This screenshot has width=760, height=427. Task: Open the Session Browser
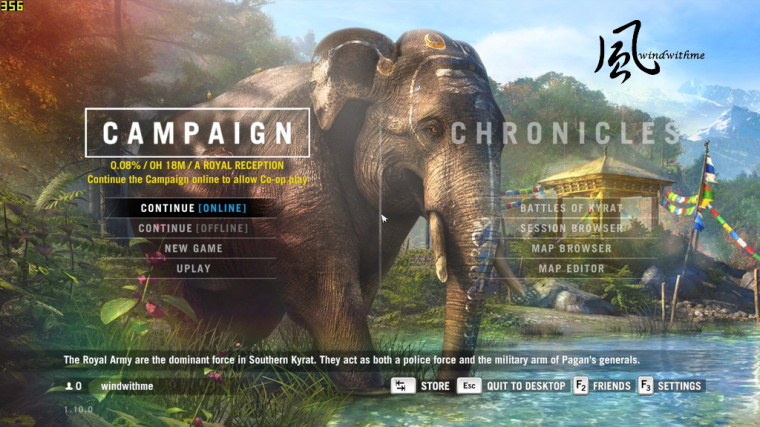[x=571, y=228]
